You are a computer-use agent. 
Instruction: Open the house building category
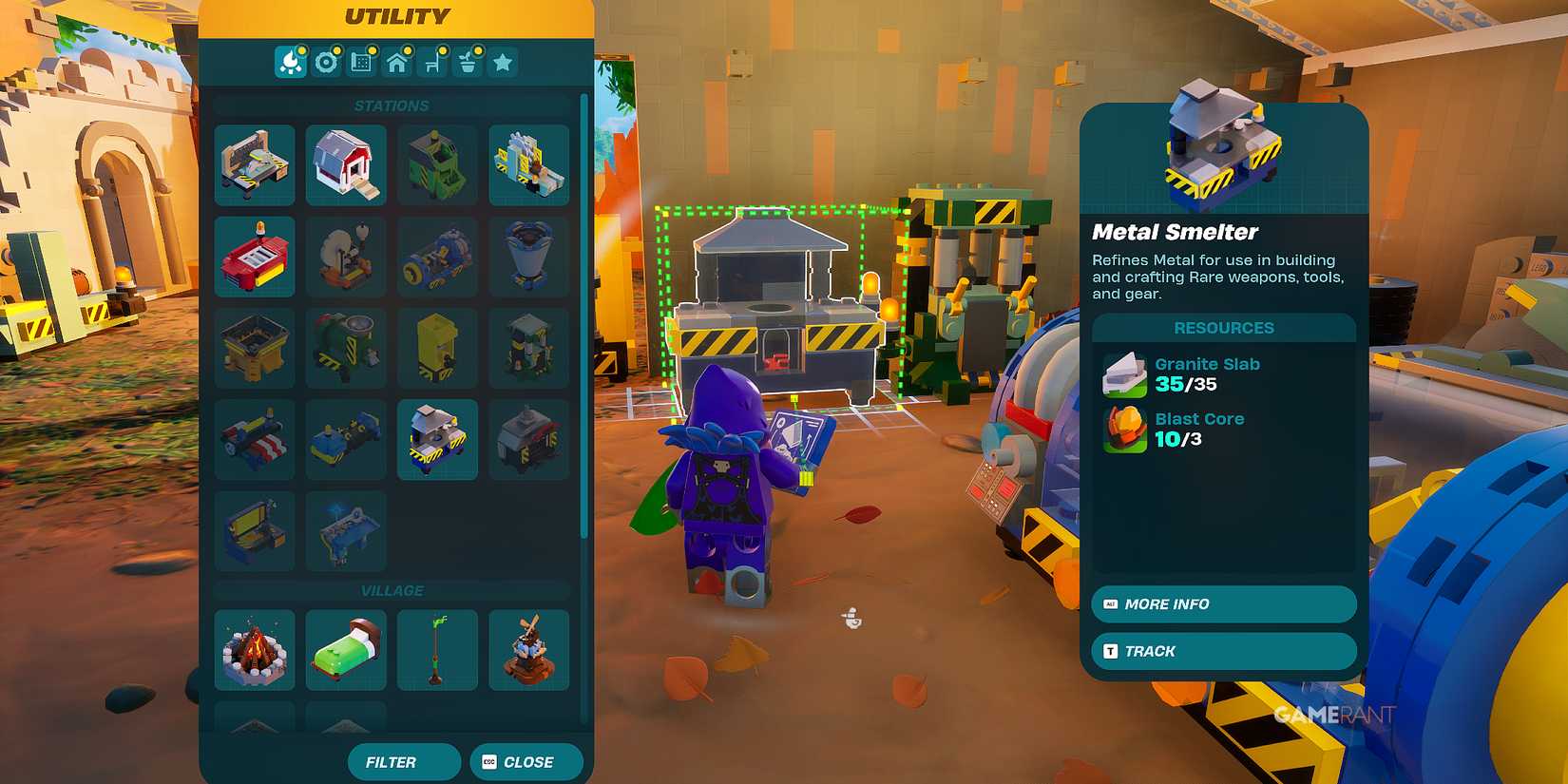tap(397, 63)
